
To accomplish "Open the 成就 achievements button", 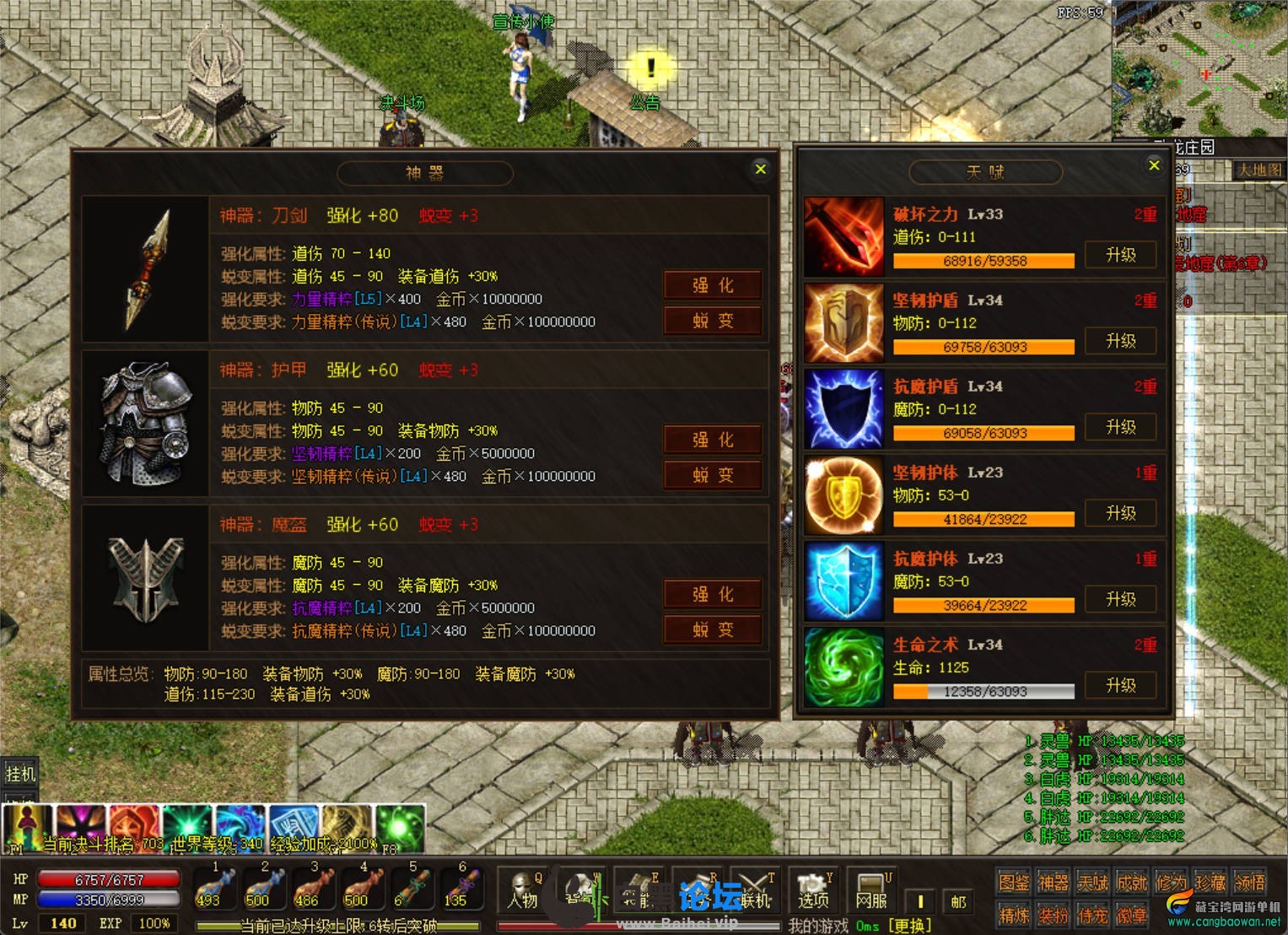I will coord(1131,883).
